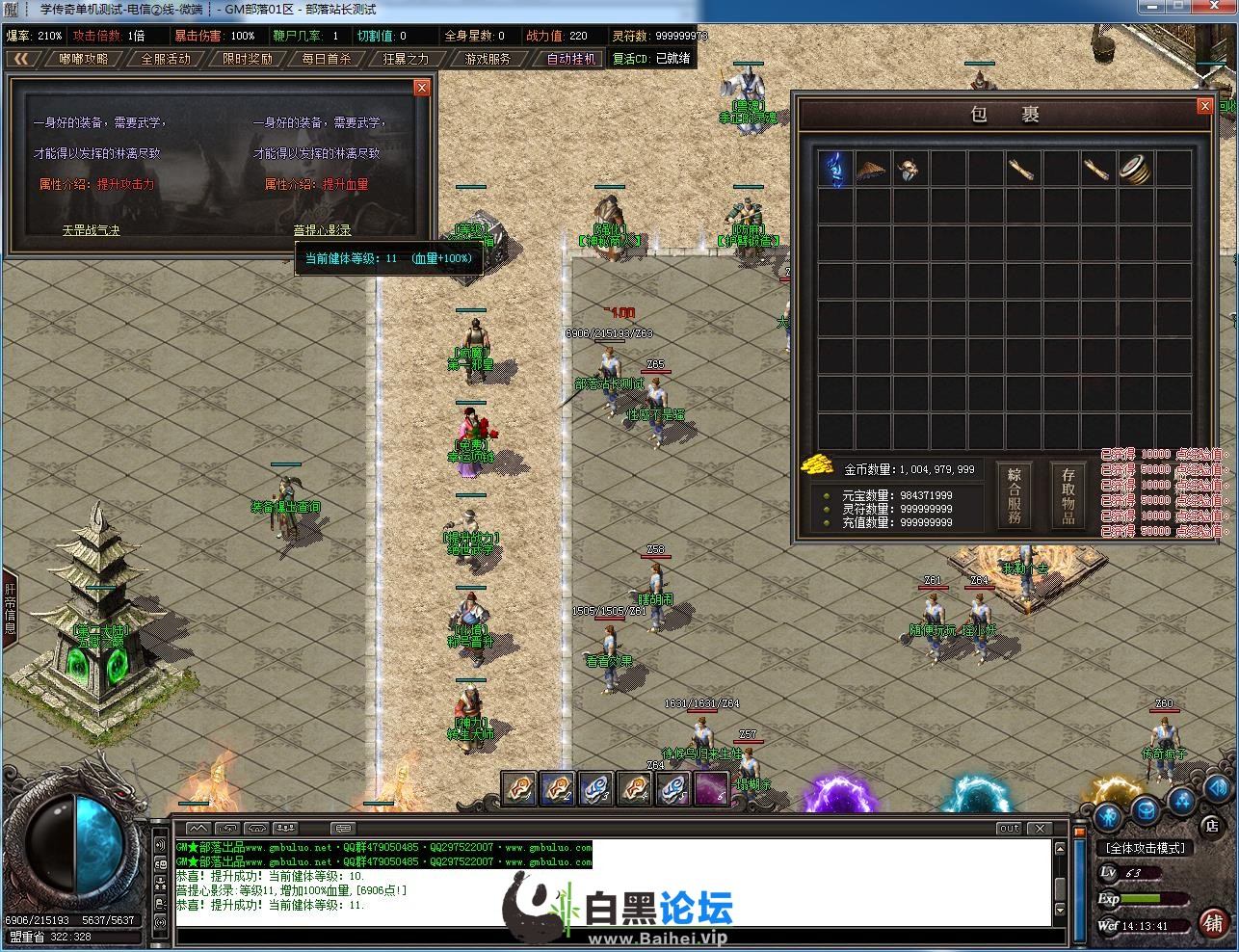Open the 每日首杀 daily first kill menu

[x=327, y=59]
